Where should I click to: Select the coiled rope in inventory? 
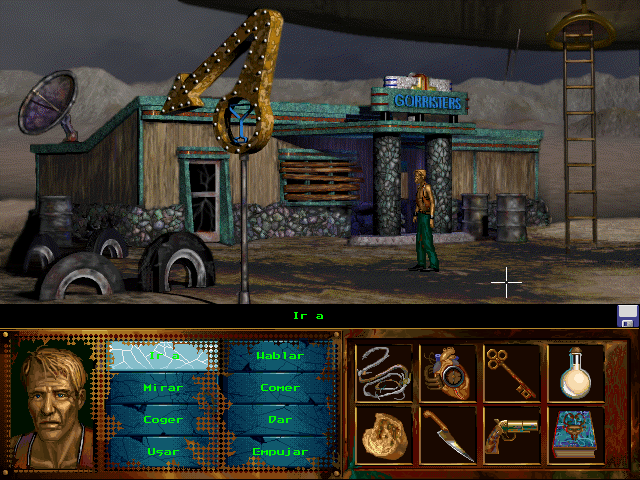tap(384, 372)
